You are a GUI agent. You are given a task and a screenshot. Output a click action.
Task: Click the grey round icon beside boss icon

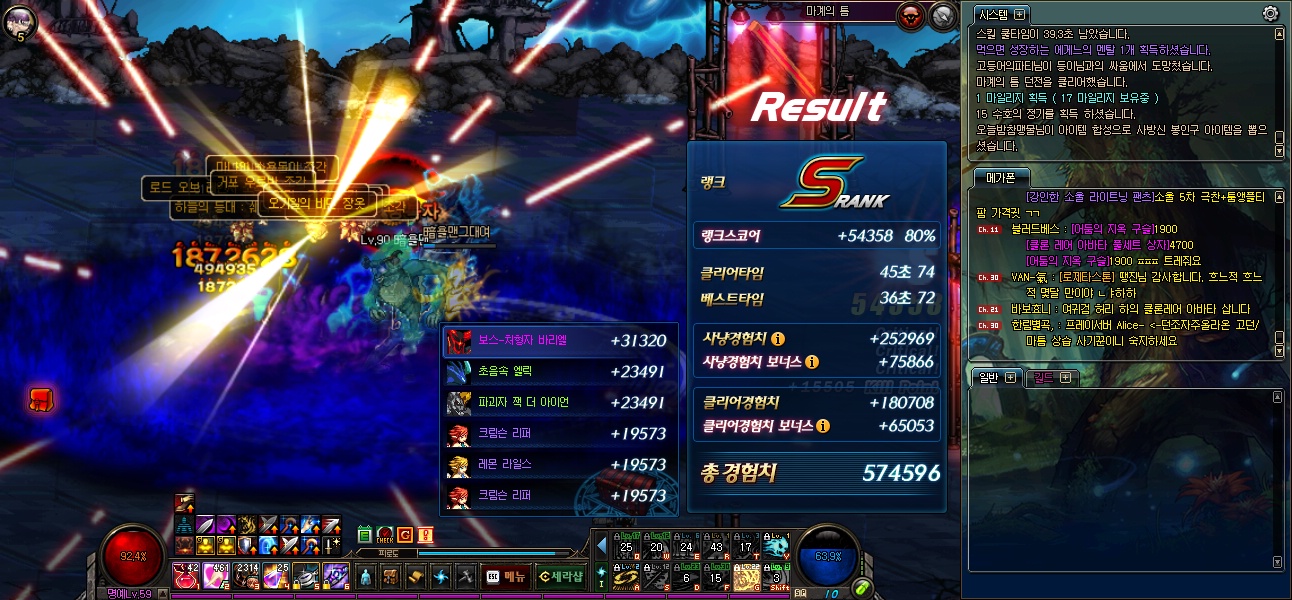coord(943,15)
